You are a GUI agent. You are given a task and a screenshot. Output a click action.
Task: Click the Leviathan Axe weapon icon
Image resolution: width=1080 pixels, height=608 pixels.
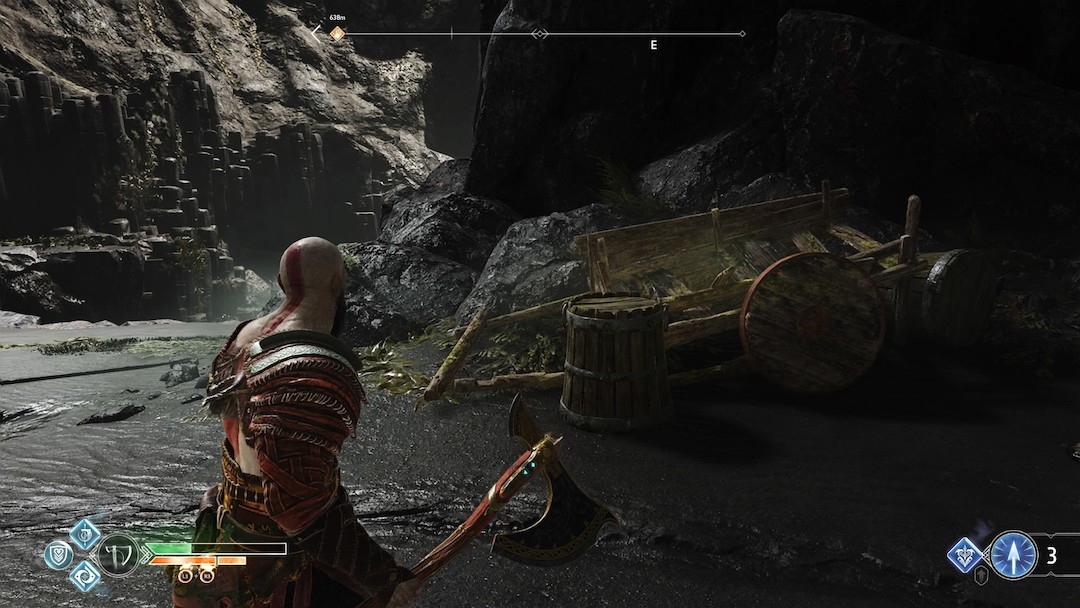click(x=117, y=551)
